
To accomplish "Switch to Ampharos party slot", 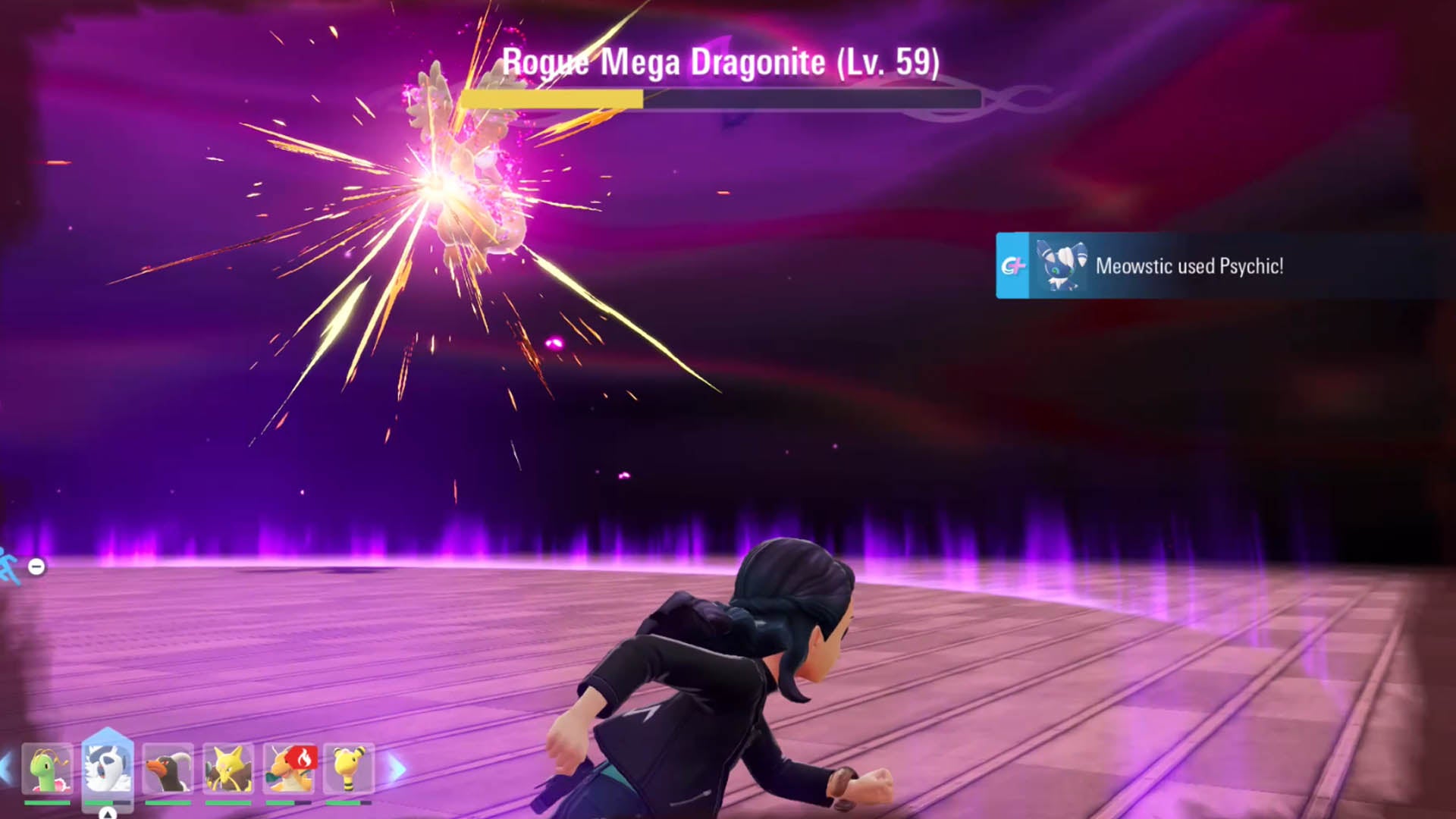I will (x=348, y=769).
